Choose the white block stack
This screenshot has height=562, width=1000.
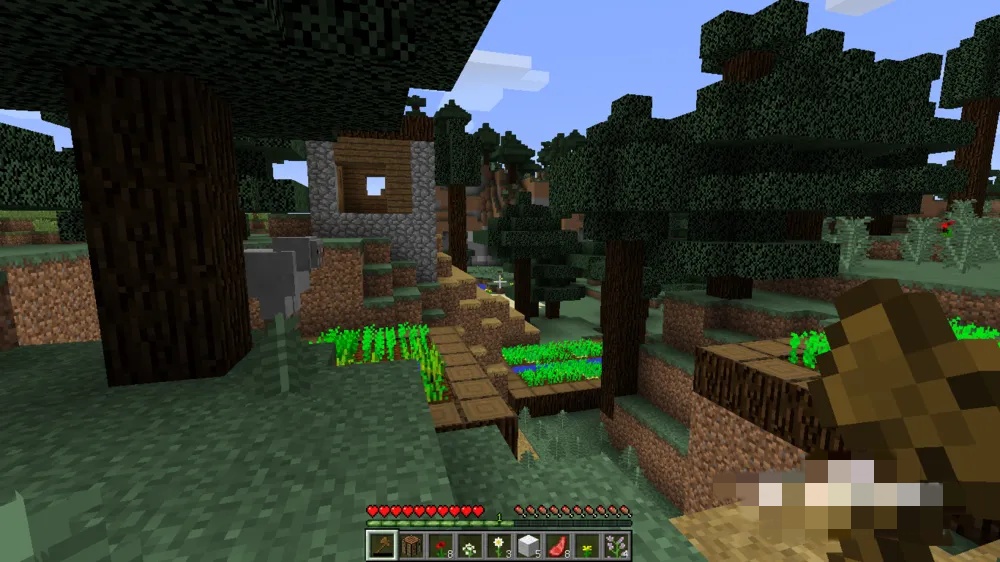click(526, 546)
